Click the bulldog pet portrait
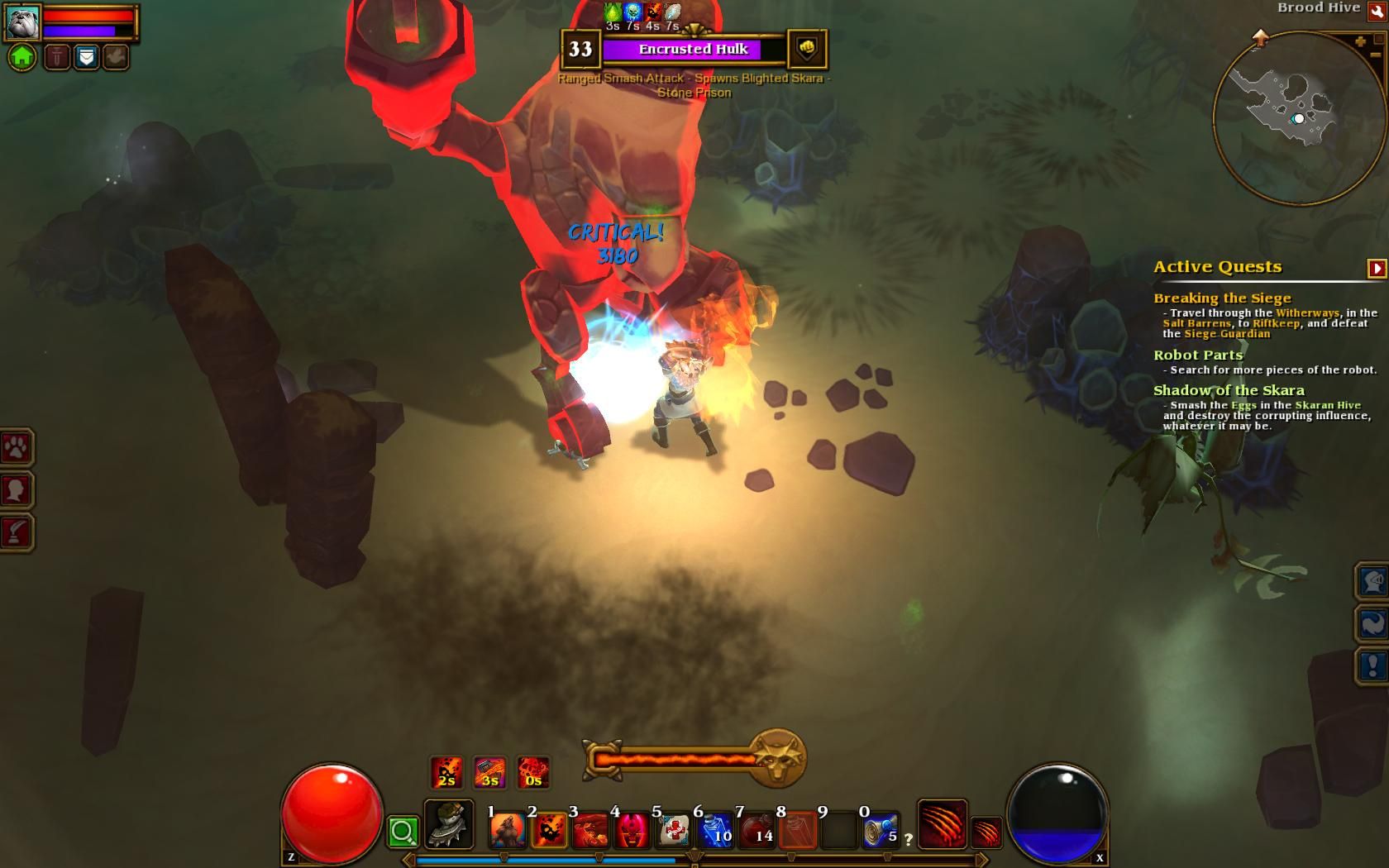Viewport: 1389px width, 868px height. click(x=22, y=22)
